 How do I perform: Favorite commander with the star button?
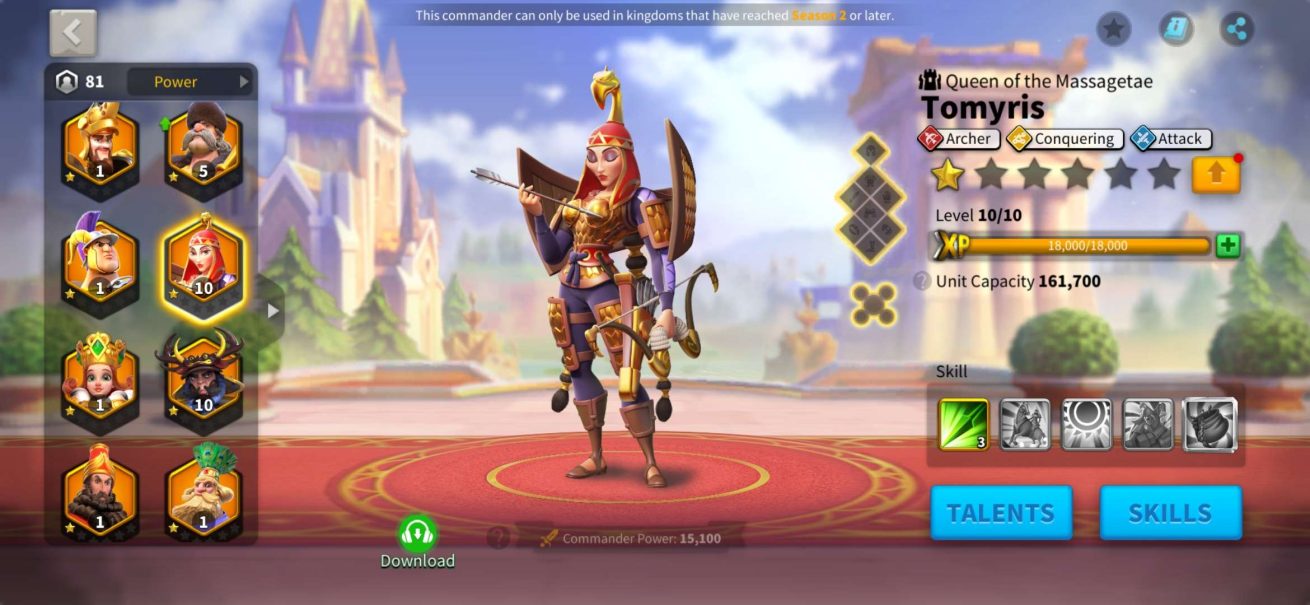coord(1114,28)
